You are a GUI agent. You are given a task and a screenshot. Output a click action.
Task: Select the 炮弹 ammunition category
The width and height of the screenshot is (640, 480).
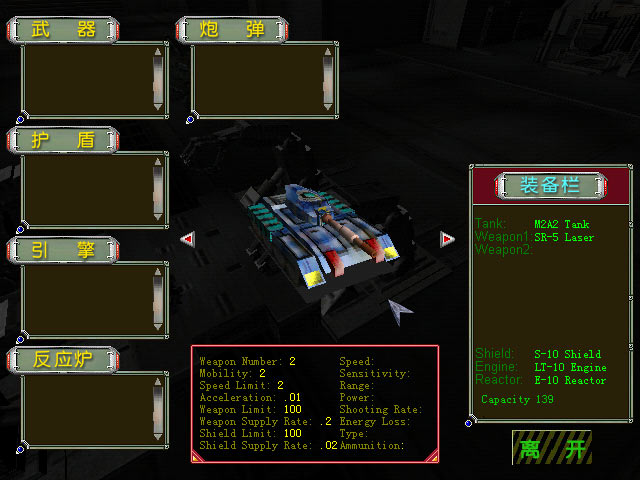click(233, 29)
